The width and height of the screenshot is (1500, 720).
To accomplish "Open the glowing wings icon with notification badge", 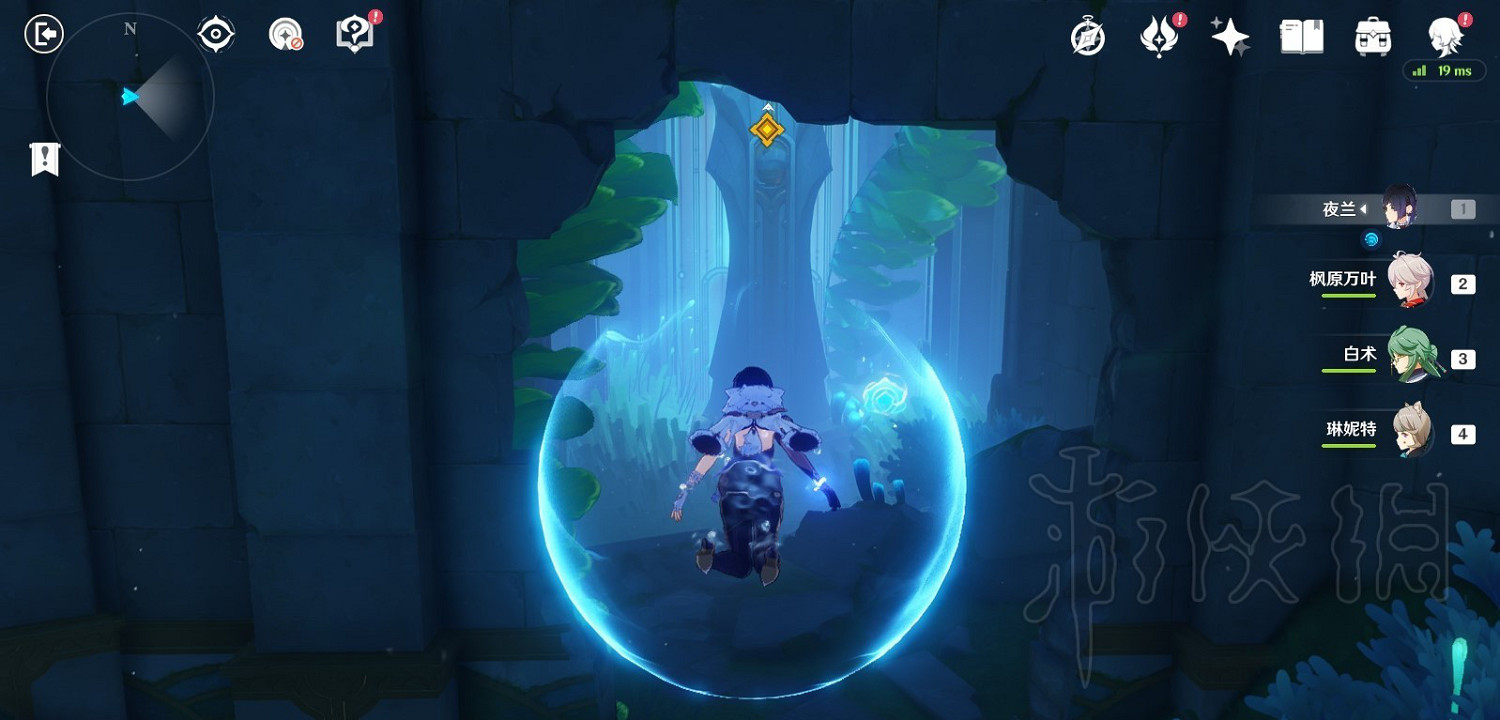I will (x=1160, y=36).
